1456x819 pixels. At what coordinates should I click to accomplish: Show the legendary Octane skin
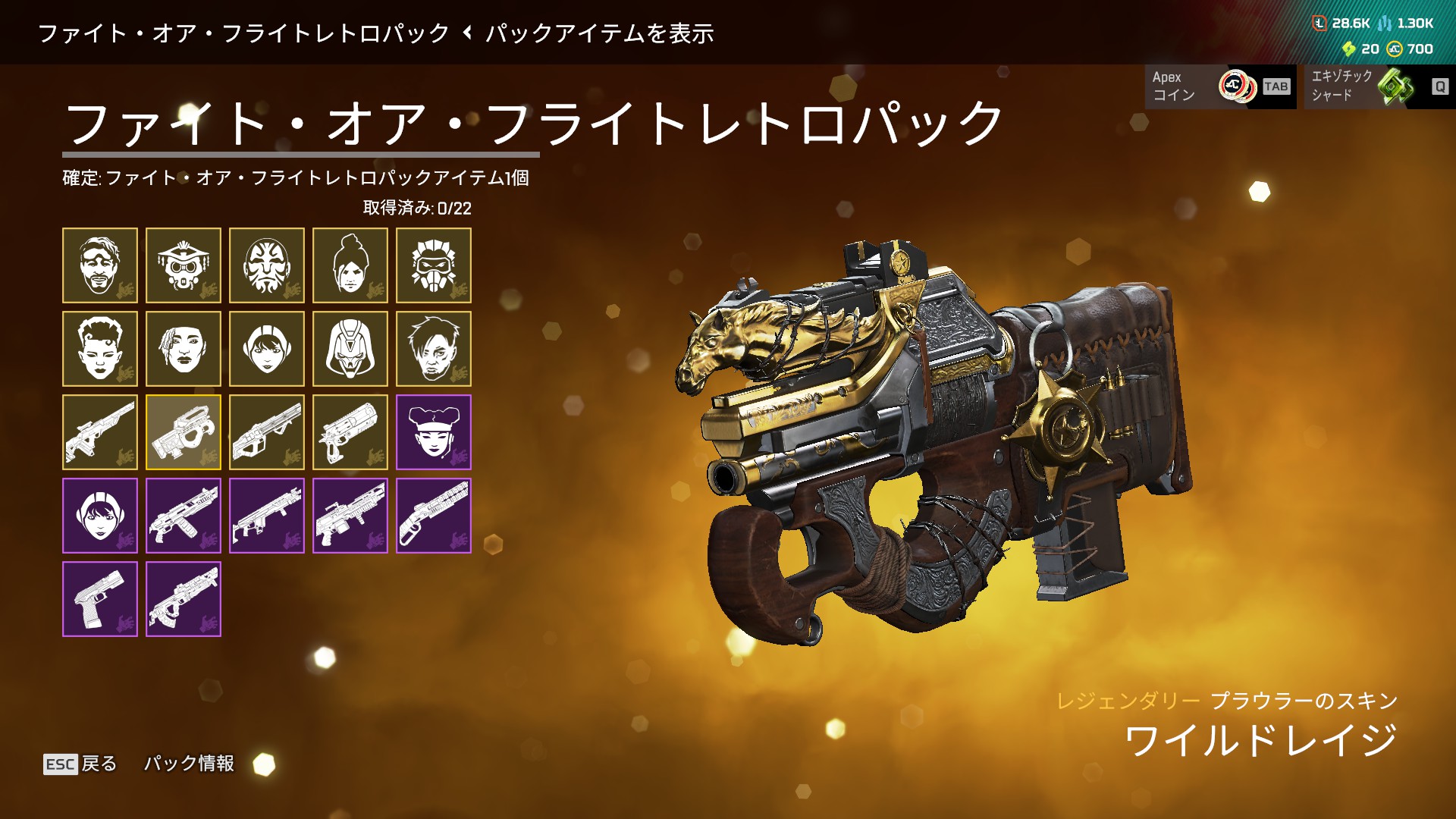(434, 265)
